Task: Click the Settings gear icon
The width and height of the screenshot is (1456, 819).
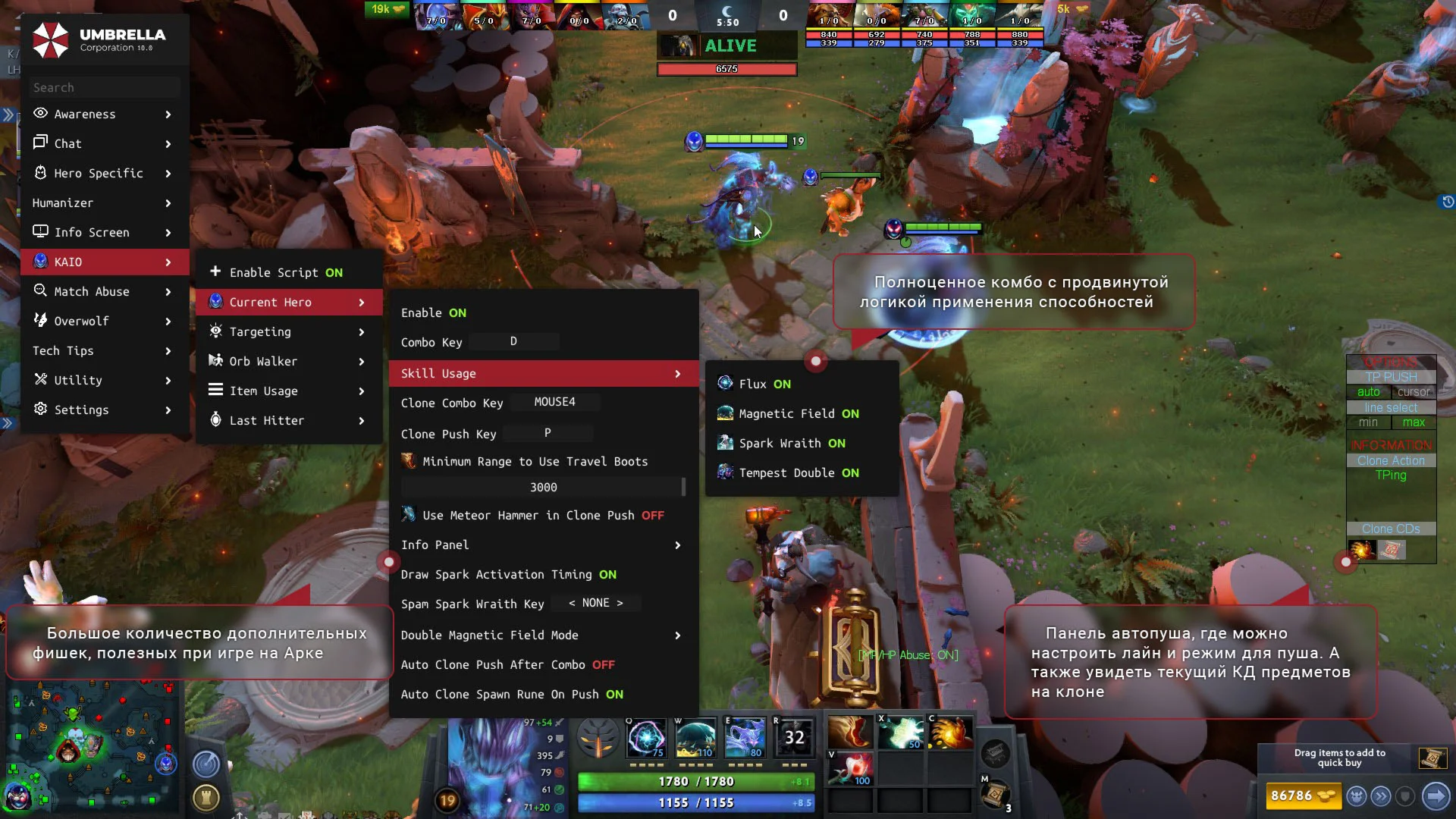Action: [39, 409]
